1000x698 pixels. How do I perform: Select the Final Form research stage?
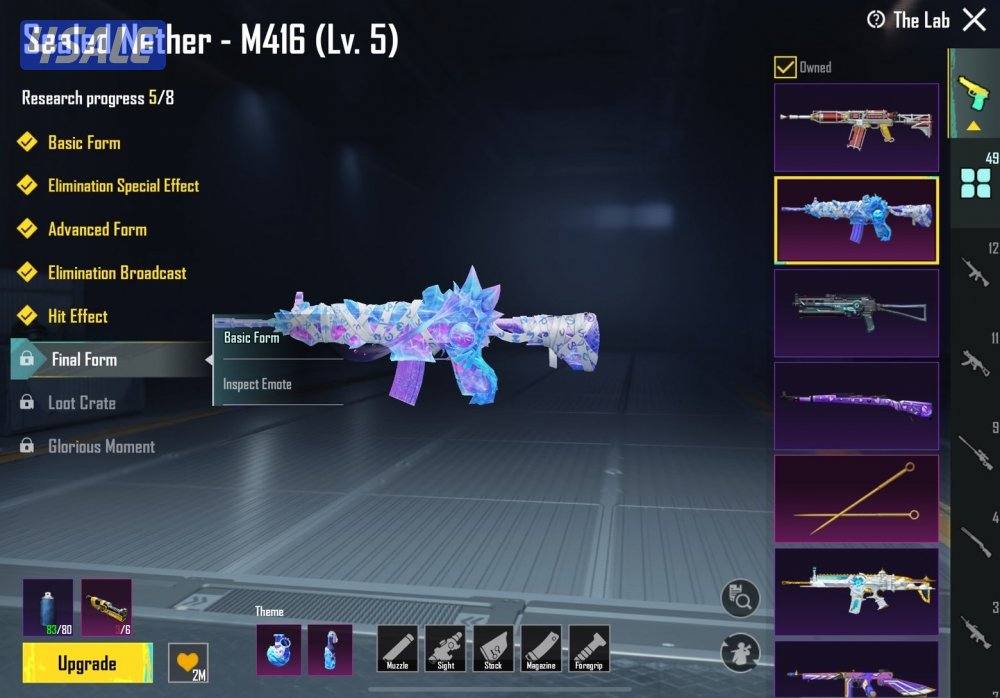click(84, 360)
